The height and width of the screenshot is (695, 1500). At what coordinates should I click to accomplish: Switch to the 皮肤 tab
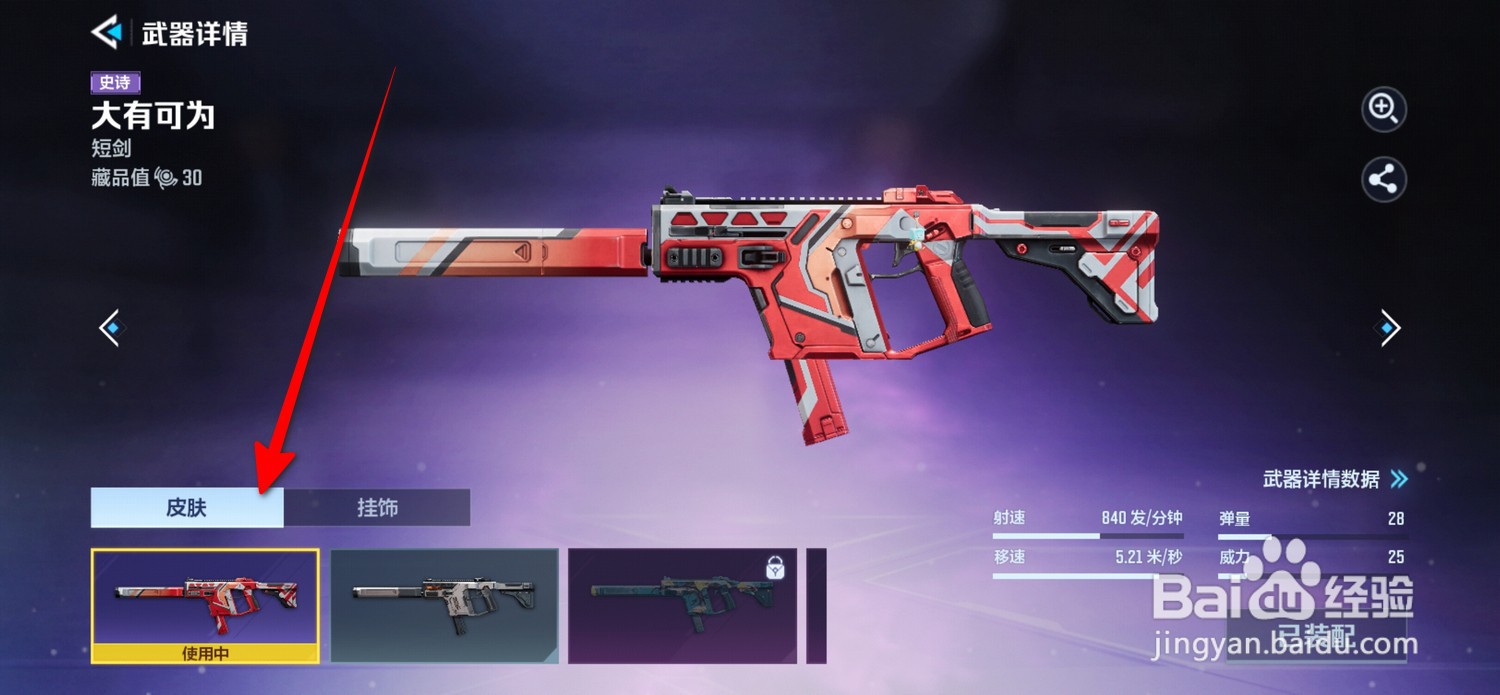point(187,508)
